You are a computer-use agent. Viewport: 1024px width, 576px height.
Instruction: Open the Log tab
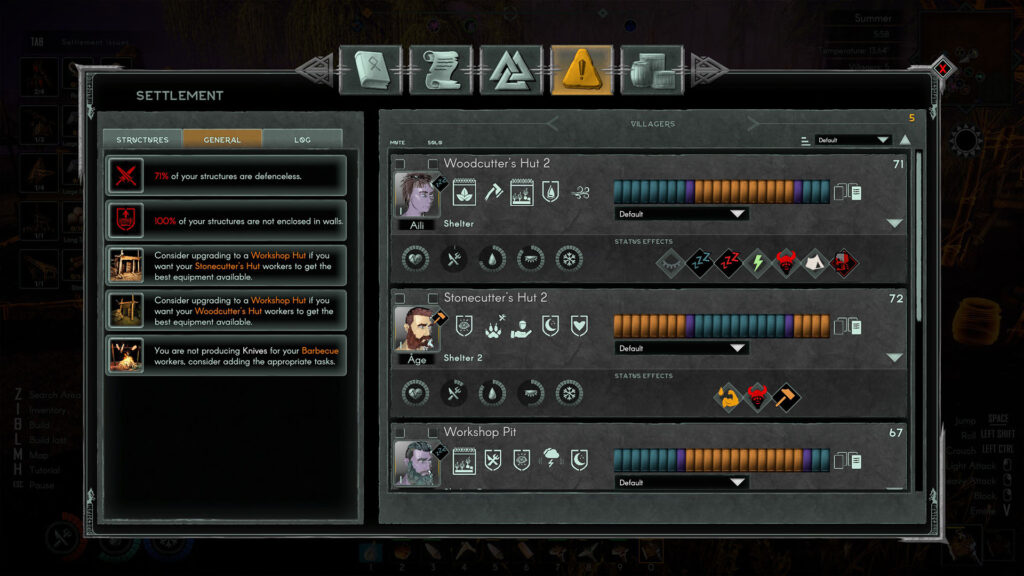(302, 140)
